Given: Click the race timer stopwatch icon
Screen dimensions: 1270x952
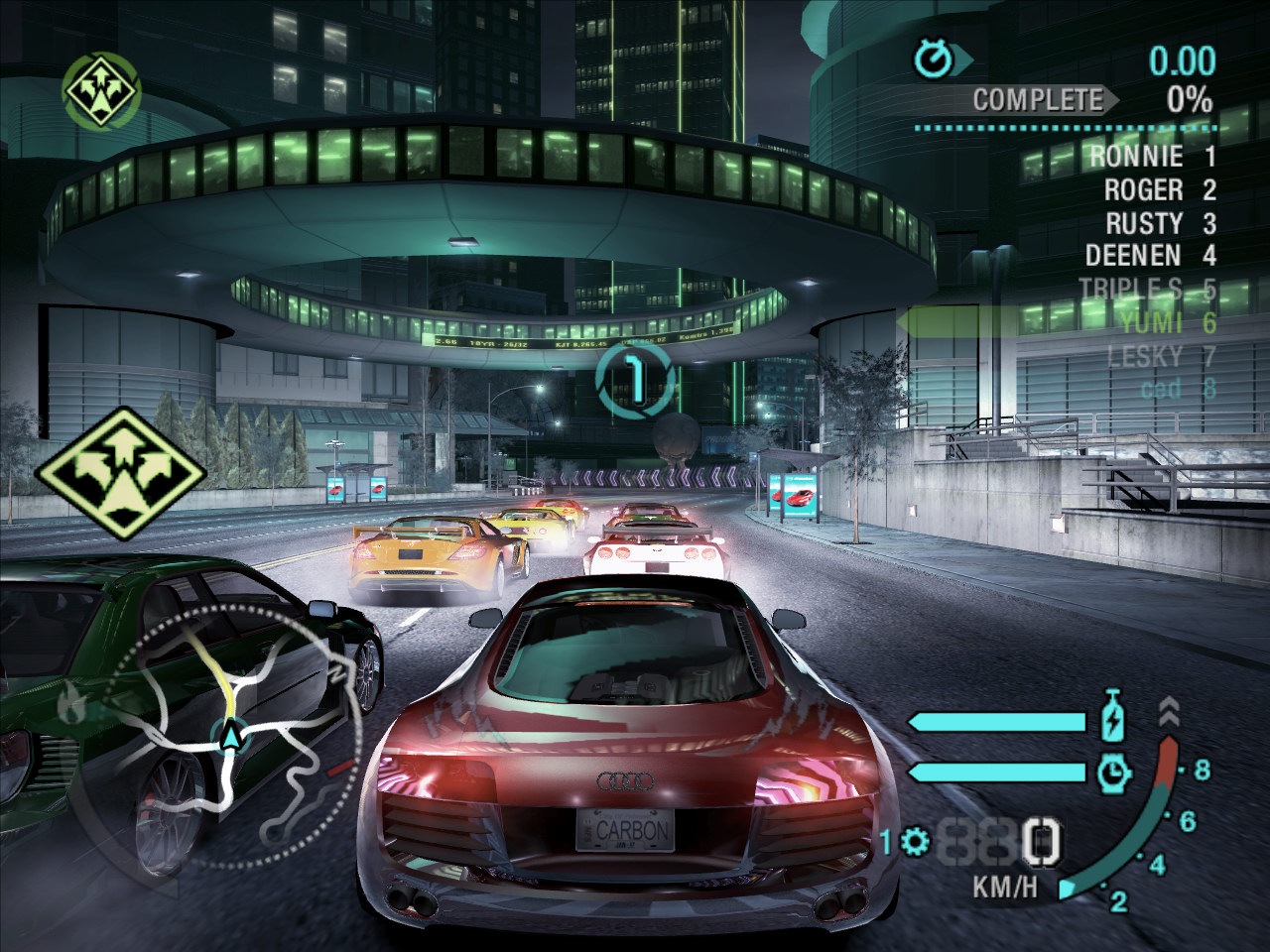Looking at the screenshot, I should [x=935, y=59].
